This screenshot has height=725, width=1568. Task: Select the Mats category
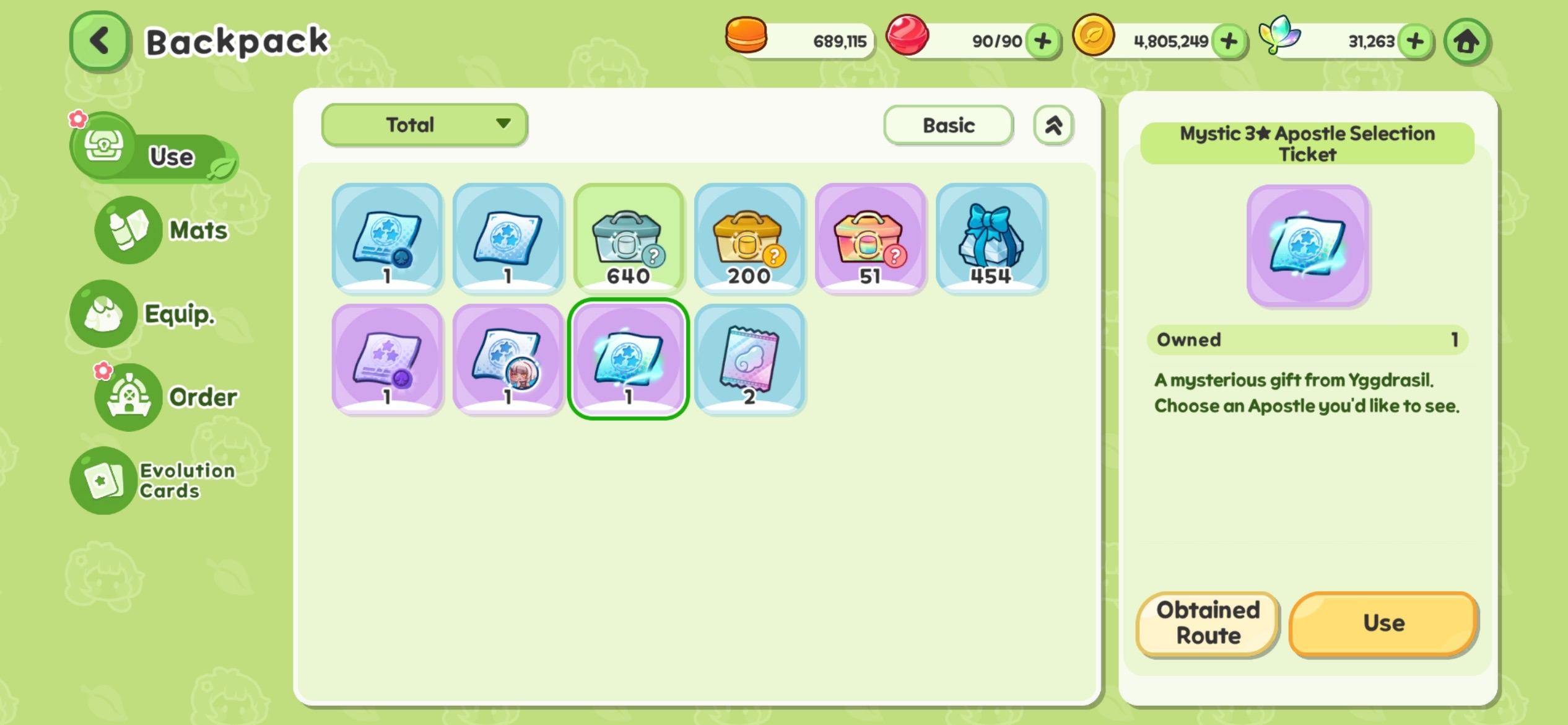point(160,231)
